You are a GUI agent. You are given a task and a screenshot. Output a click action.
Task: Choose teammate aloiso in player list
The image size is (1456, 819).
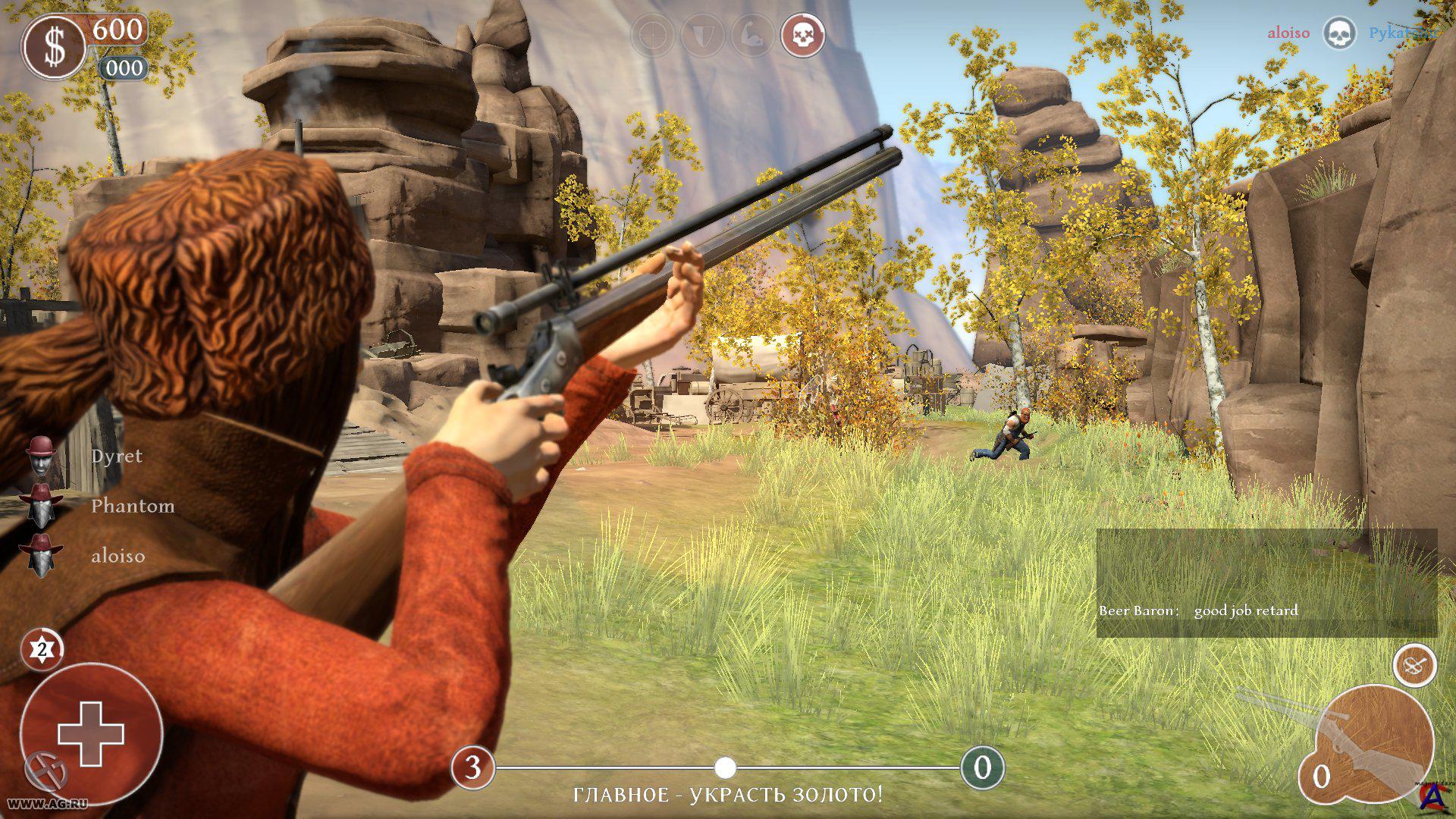tap(118, 556)
